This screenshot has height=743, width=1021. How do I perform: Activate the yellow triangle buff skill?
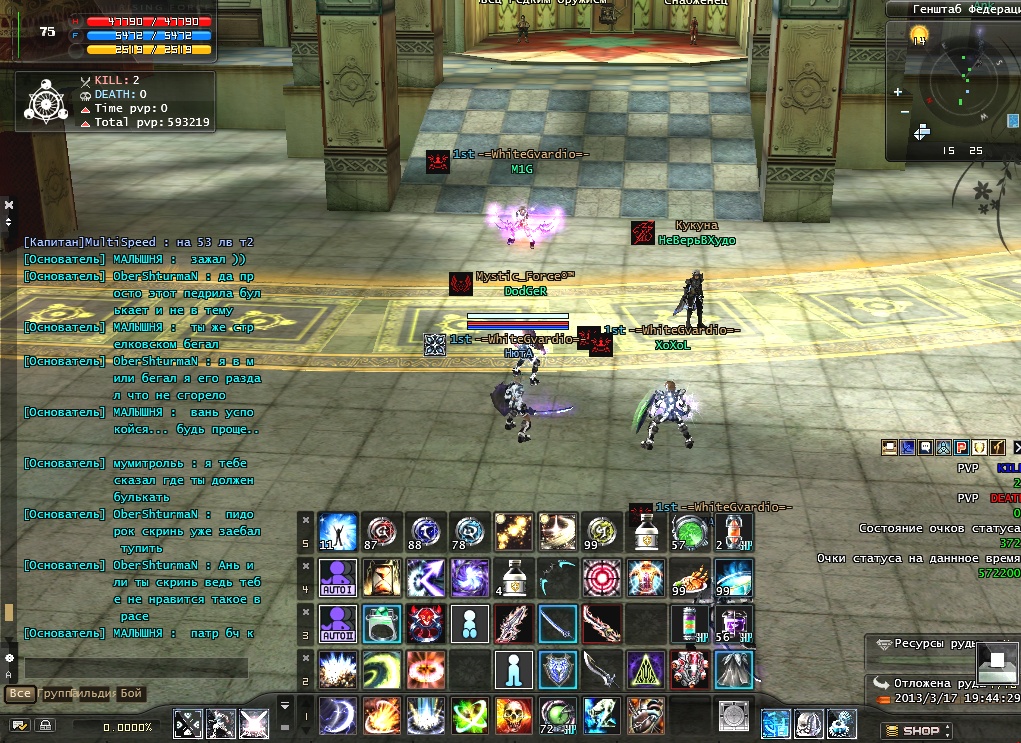point(646,669)
